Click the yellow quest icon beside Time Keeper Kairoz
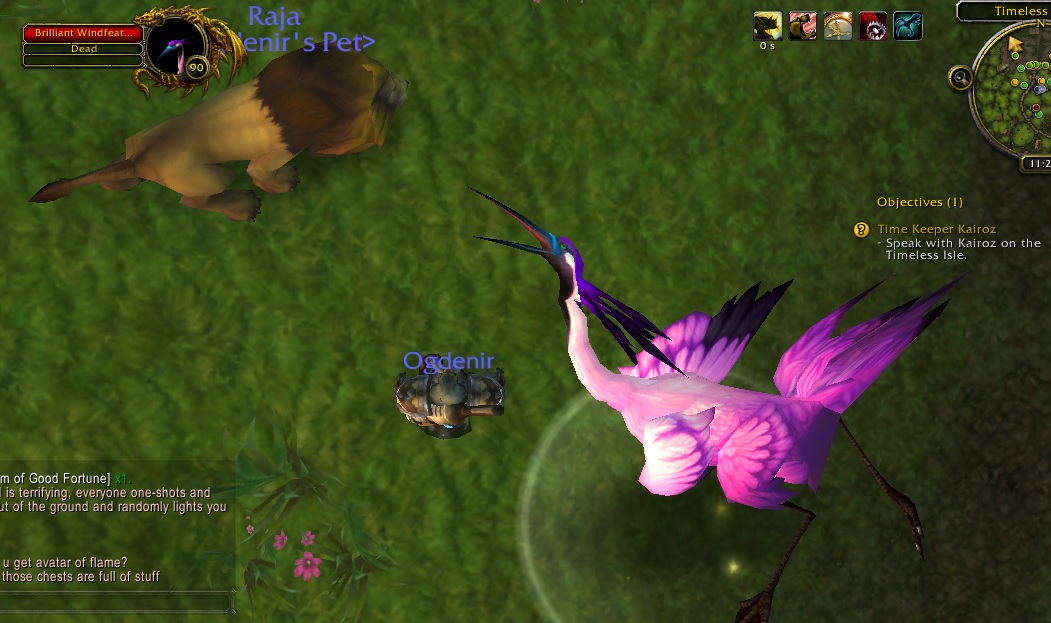 click(x=861, y=230)
